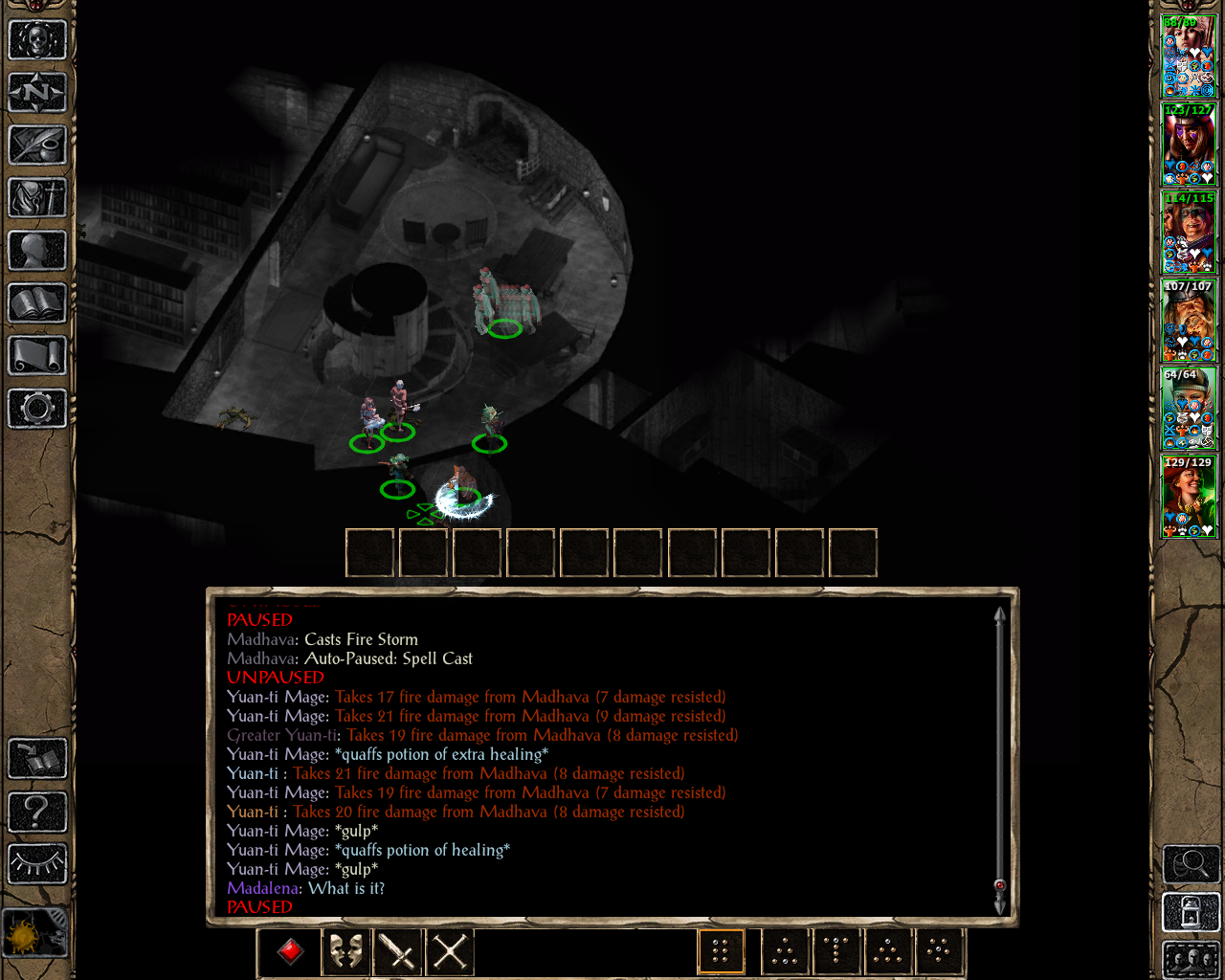Show the character record head icon
Screen dimensions: 1225x980
pyautogui.click(x=37, y=251)
